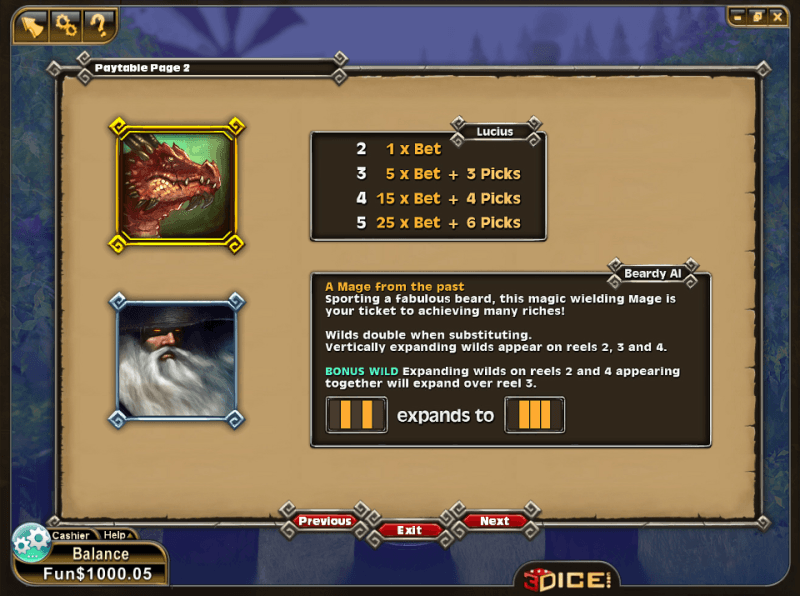Exit the paytable screen
The width and height of the screenshot is (800, 596).
[409, 530]
